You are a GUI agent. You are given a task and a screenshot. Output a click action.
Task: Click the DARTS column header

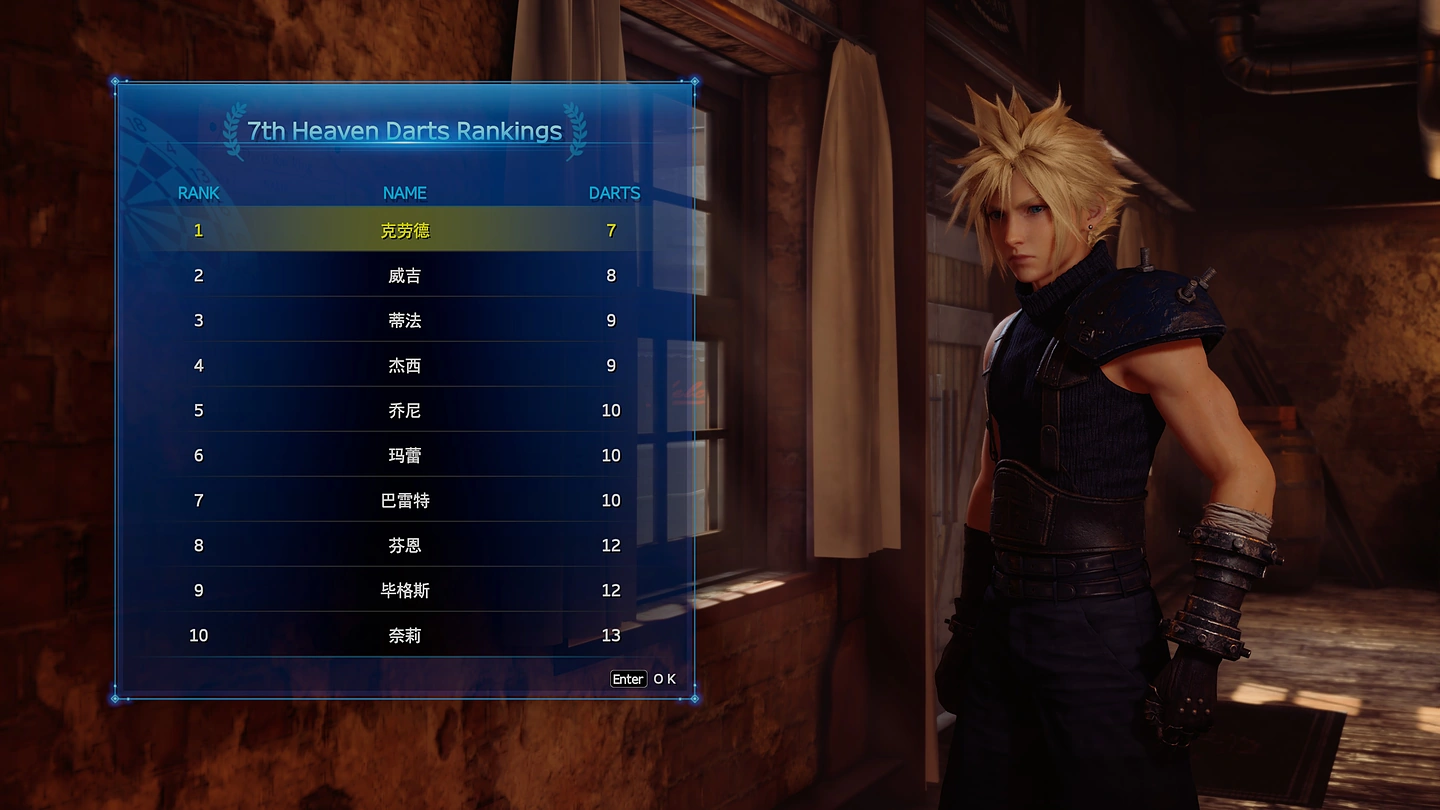pos(613,193)
